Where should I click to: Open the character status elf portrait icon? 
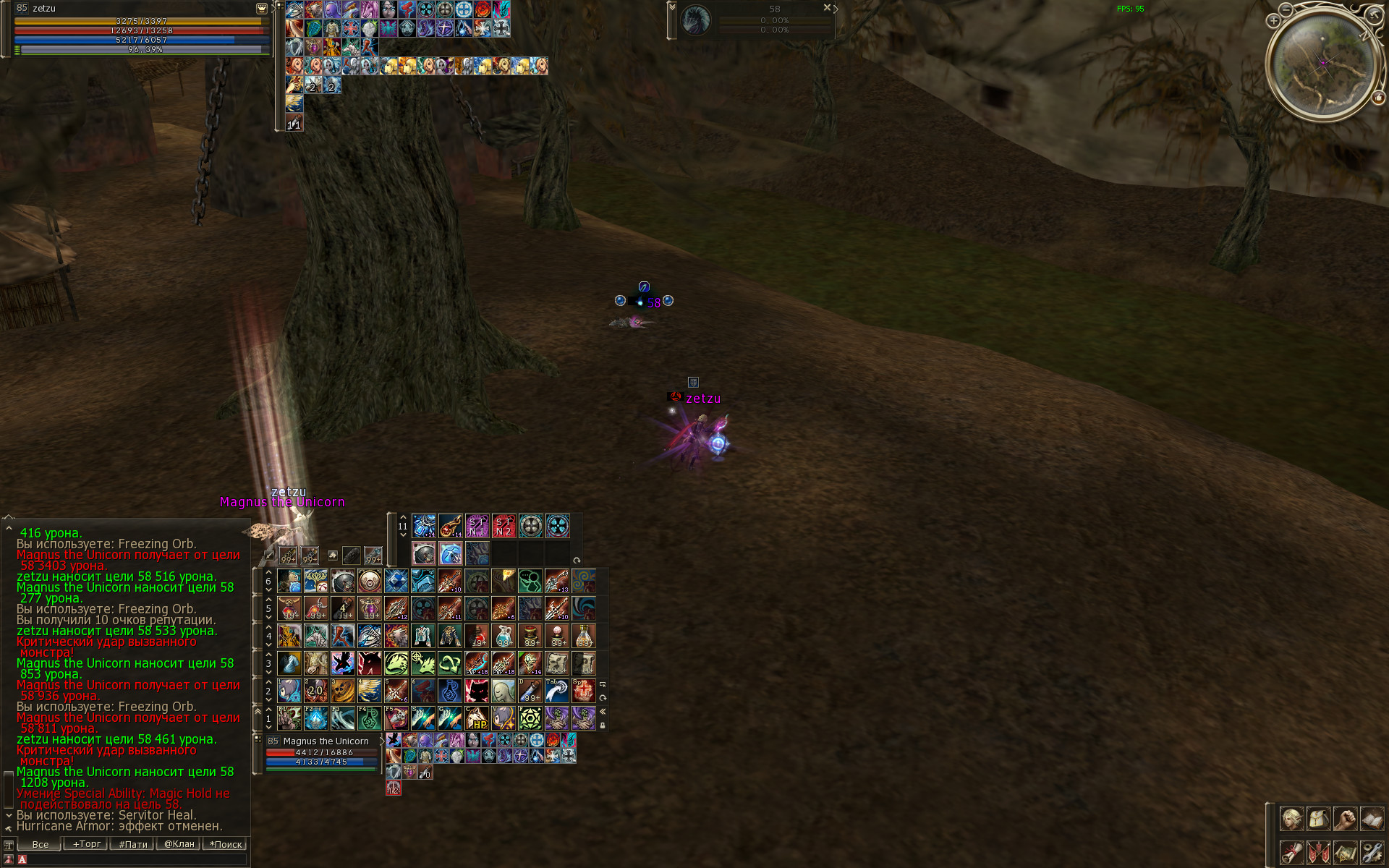[1291, 819]
